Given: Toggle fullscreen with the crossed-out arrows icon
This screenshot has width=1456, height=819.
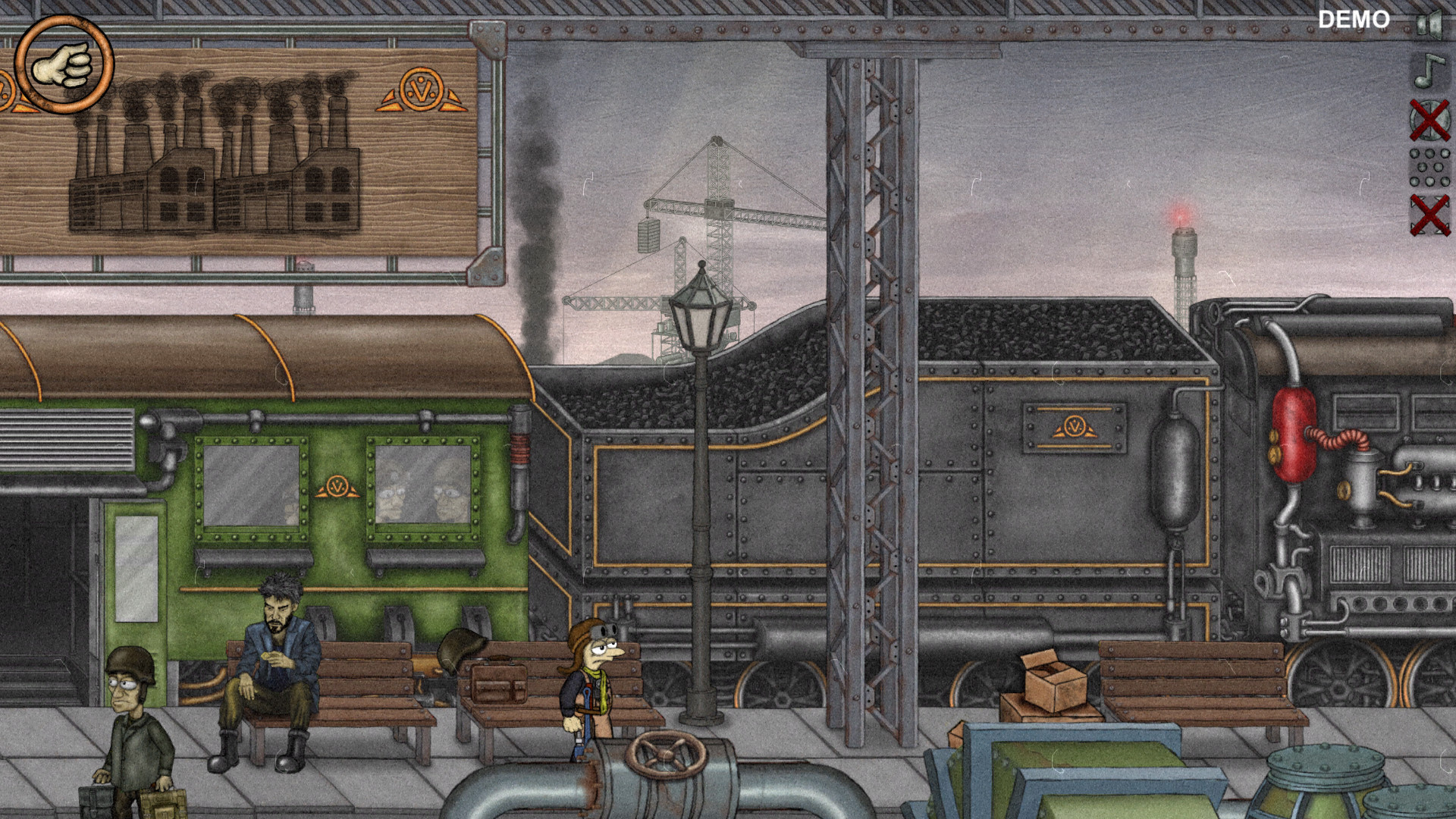Looking at the screenshot, I should point(1429,215).
